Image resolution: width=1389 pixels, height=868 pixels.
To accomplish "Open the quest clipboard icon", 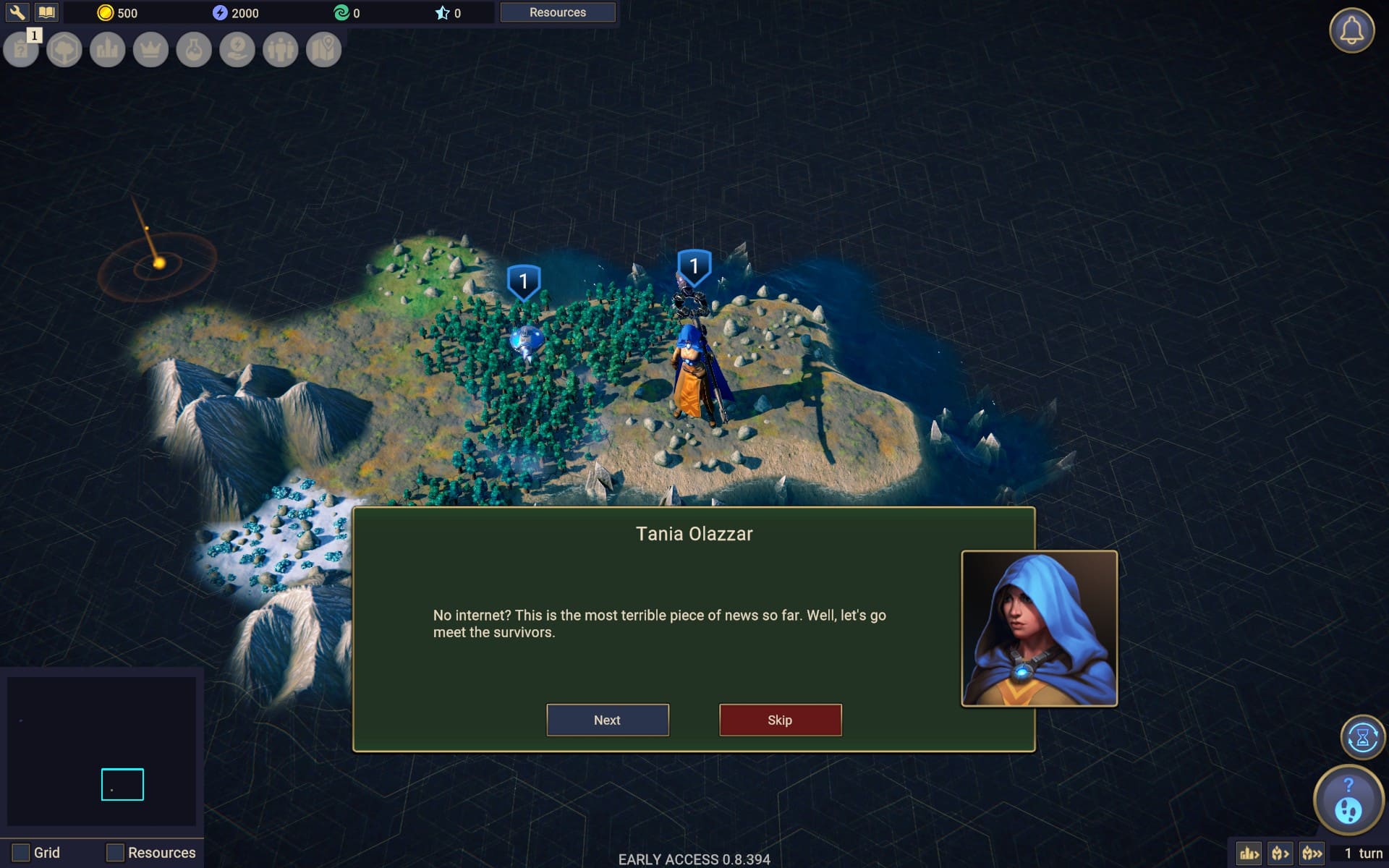I will click(21, 50).
